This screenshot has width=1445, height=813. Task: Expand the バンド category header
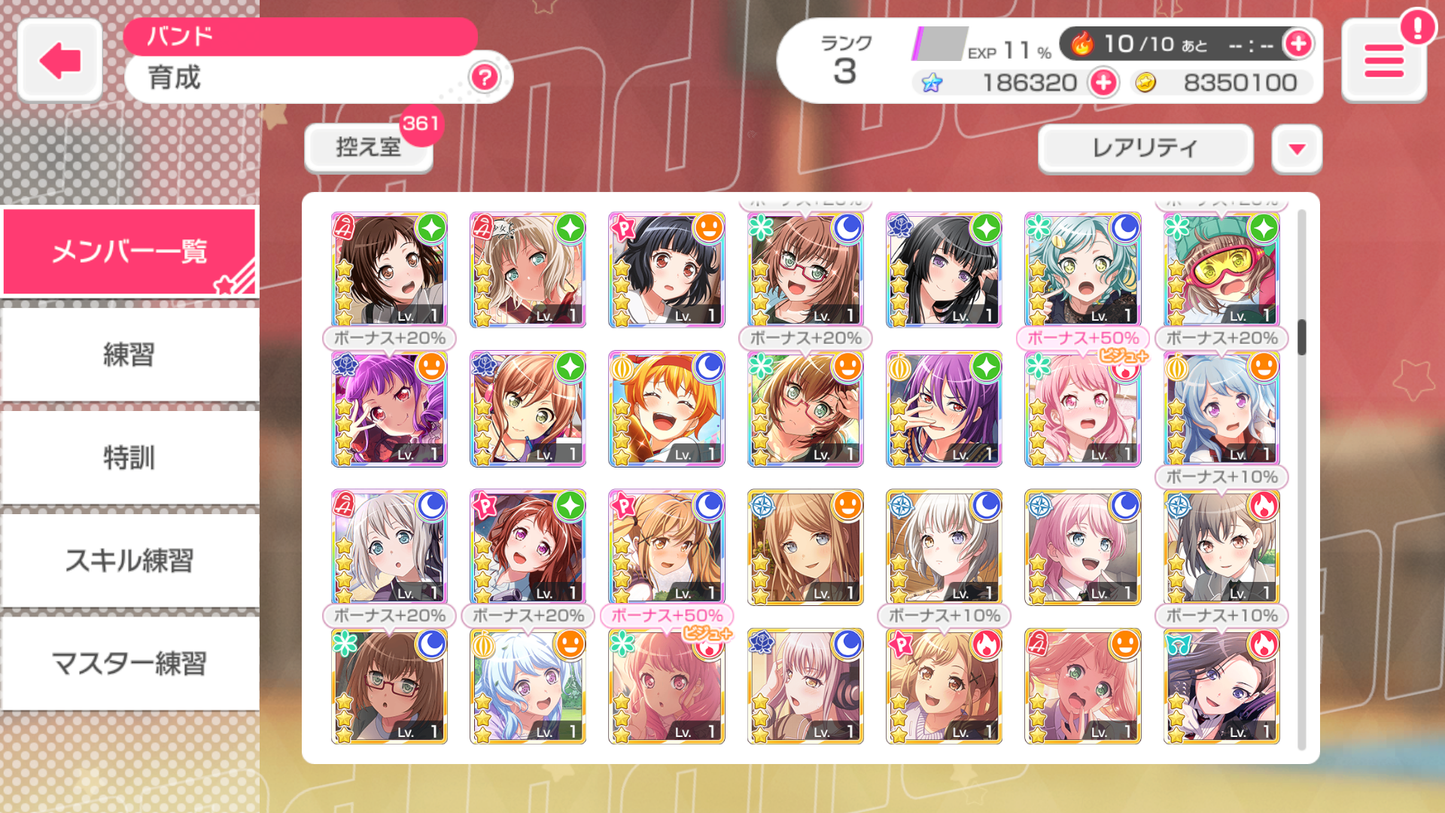299,36
